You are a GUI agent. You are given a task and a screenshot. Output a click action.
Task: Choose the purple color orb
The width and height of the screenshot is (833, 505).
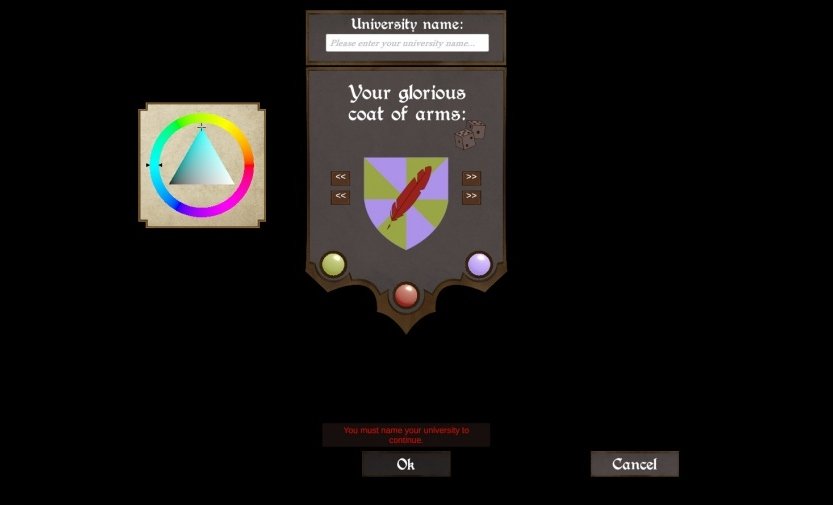point(479,264)
